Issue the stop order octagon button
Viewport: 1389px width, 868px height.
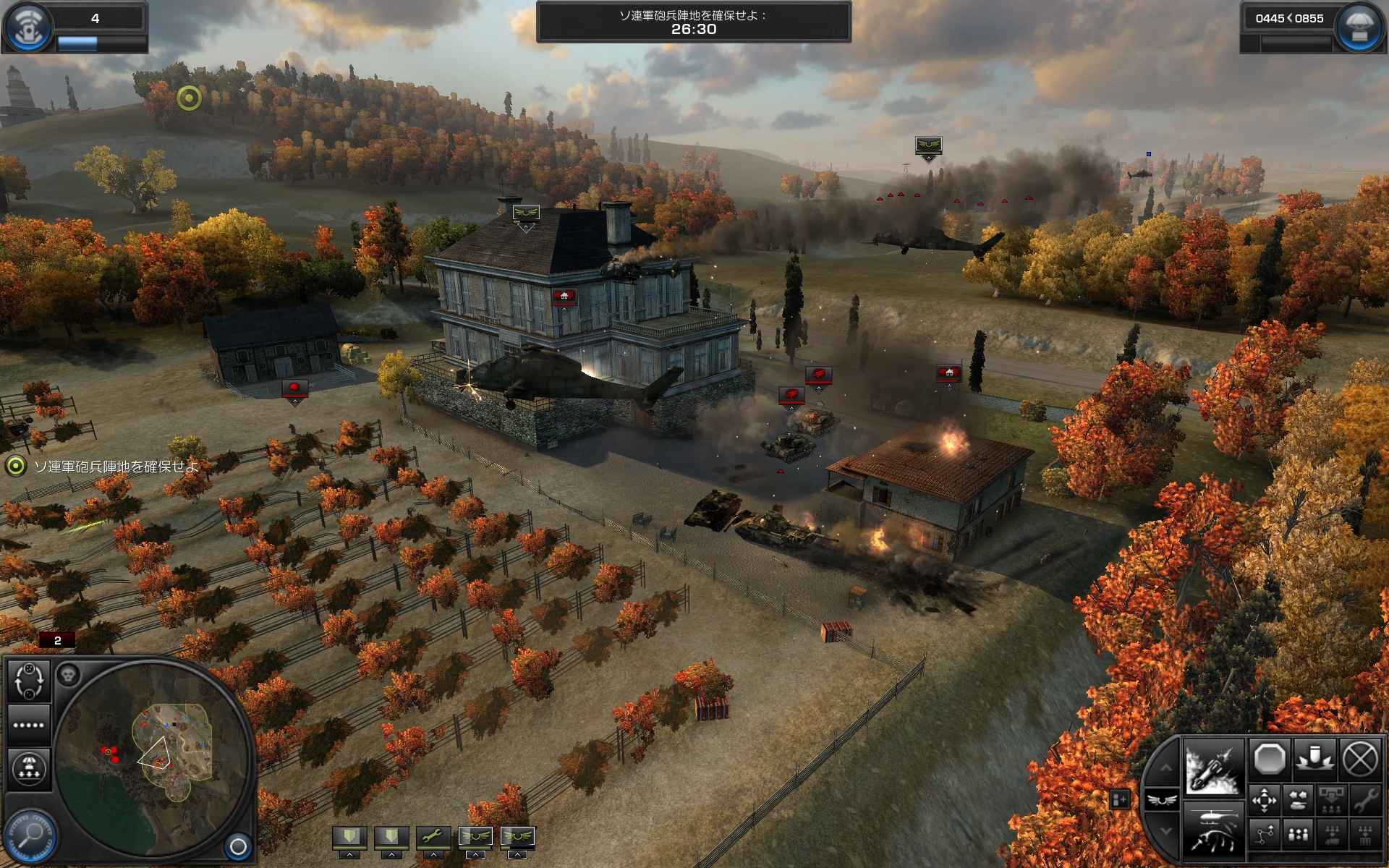pyautogui.click(x=1269, y=759)
